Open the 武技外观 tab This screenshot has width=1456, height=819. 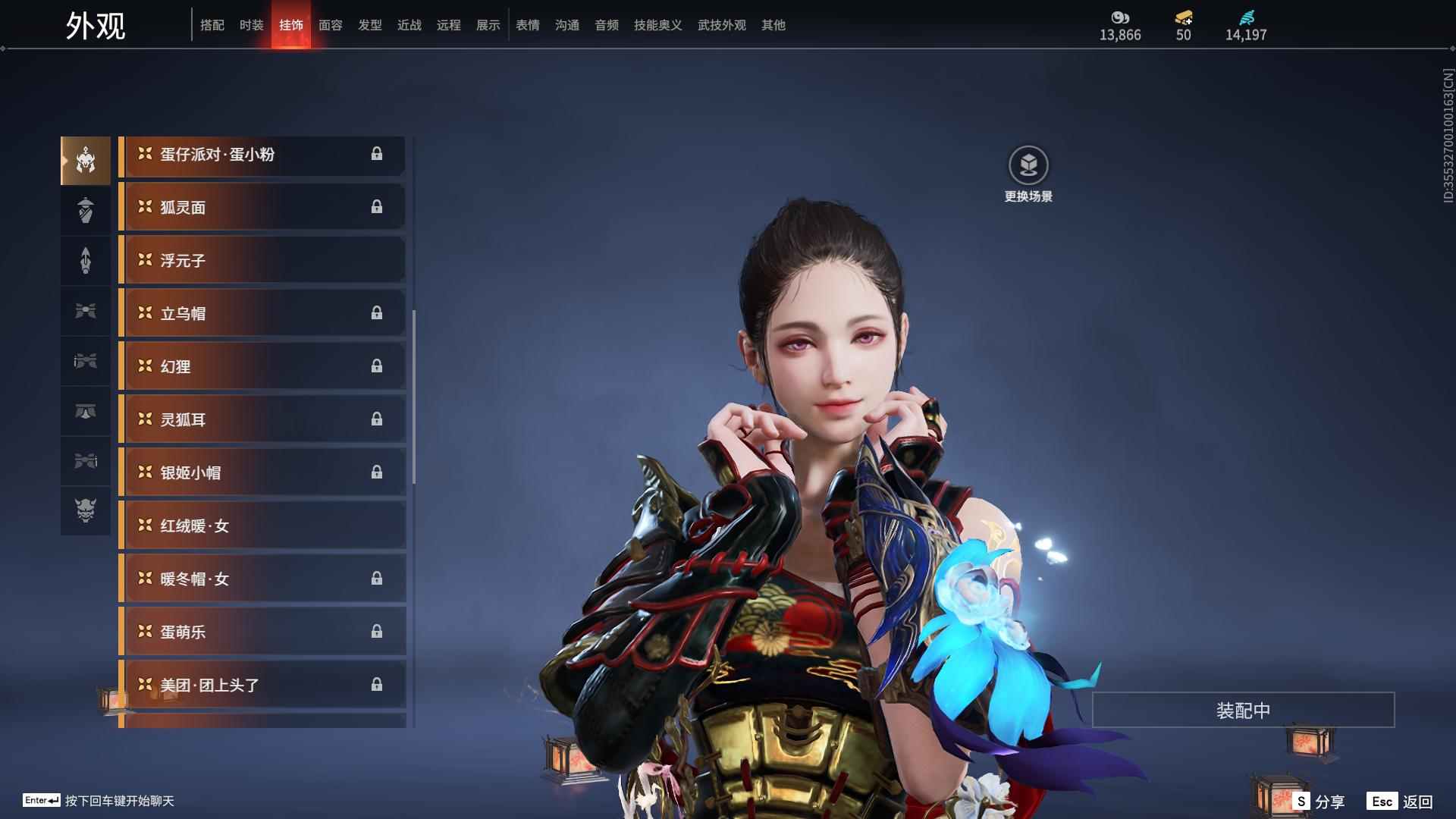(x=721, y=25)
